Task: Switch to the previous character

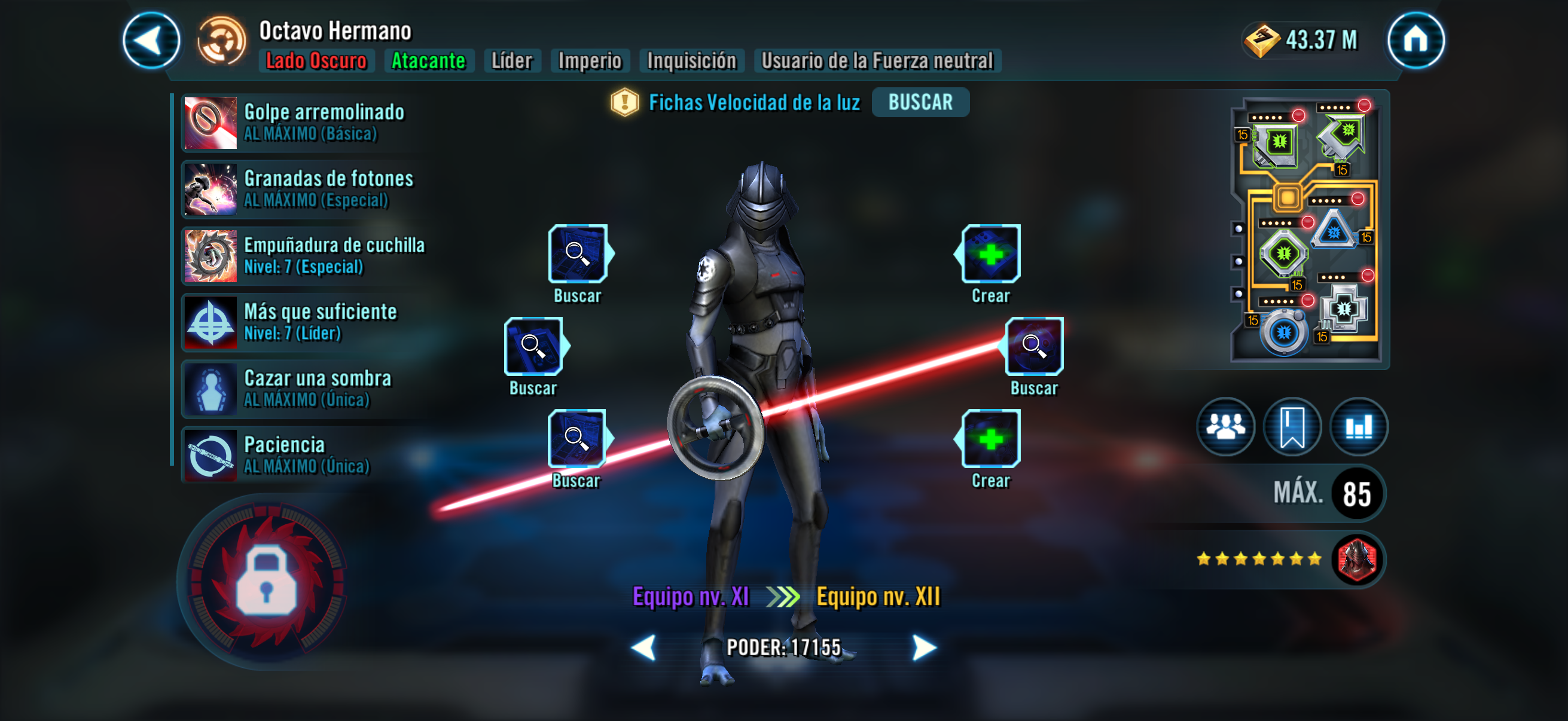Action: pos(643,647)
